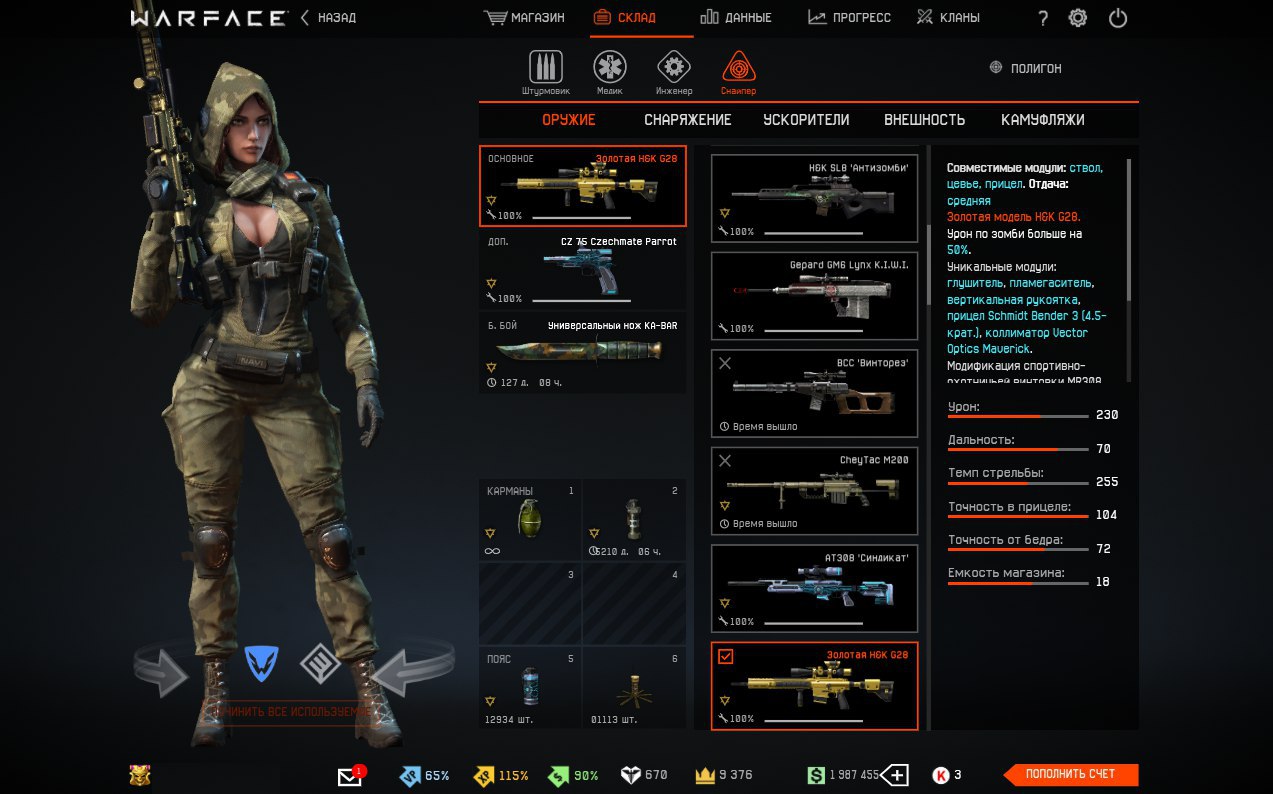1273x794 pixels.
Task: Open the Магазин shop menu
Action: (525, 18)
